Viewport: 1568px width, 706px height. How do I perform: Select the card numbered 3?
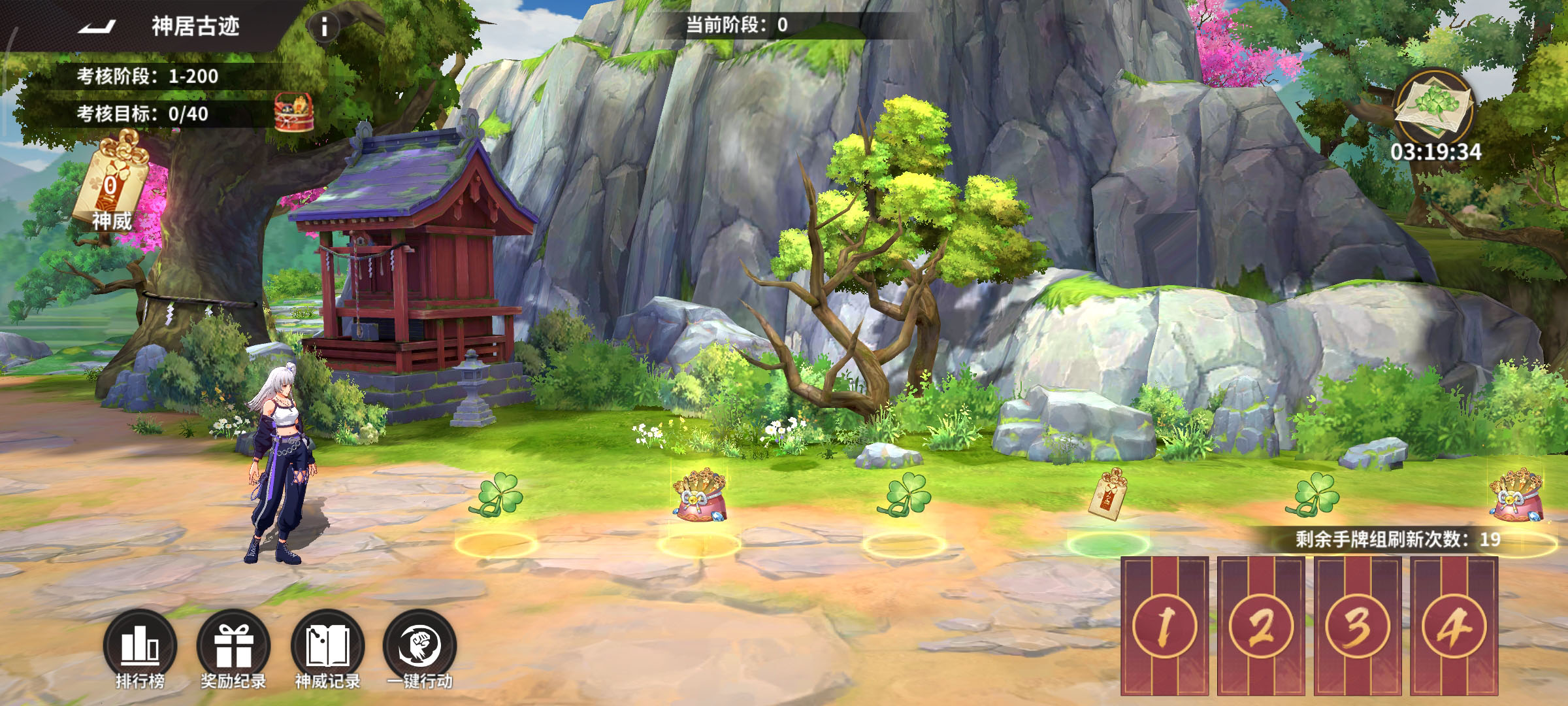[1358, 626]
